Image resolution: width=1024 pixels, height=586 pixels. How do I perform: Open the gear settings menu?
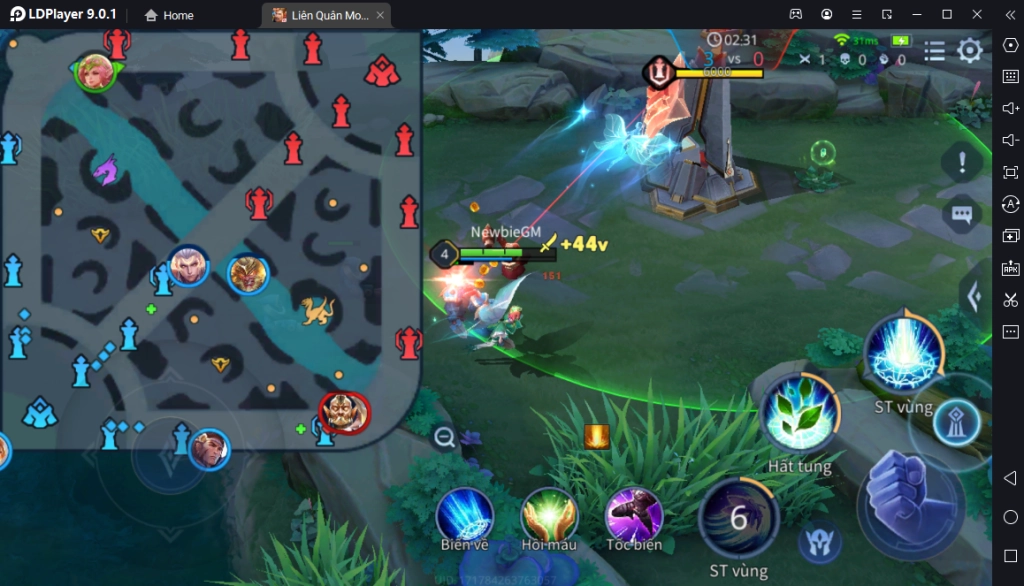970,51
